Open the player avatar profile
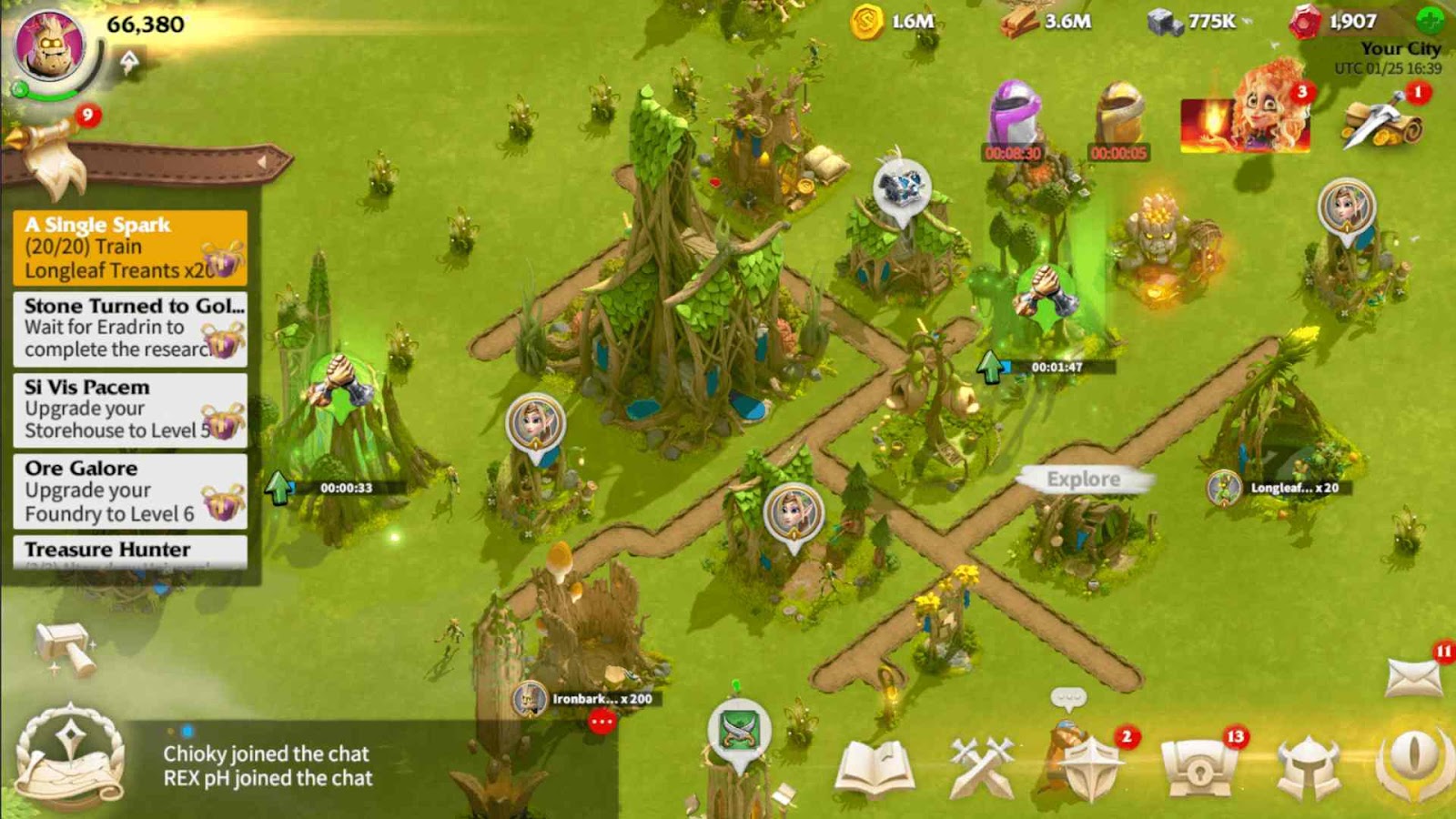Viewport: 1456px width, 819px height. coord(51,45)
